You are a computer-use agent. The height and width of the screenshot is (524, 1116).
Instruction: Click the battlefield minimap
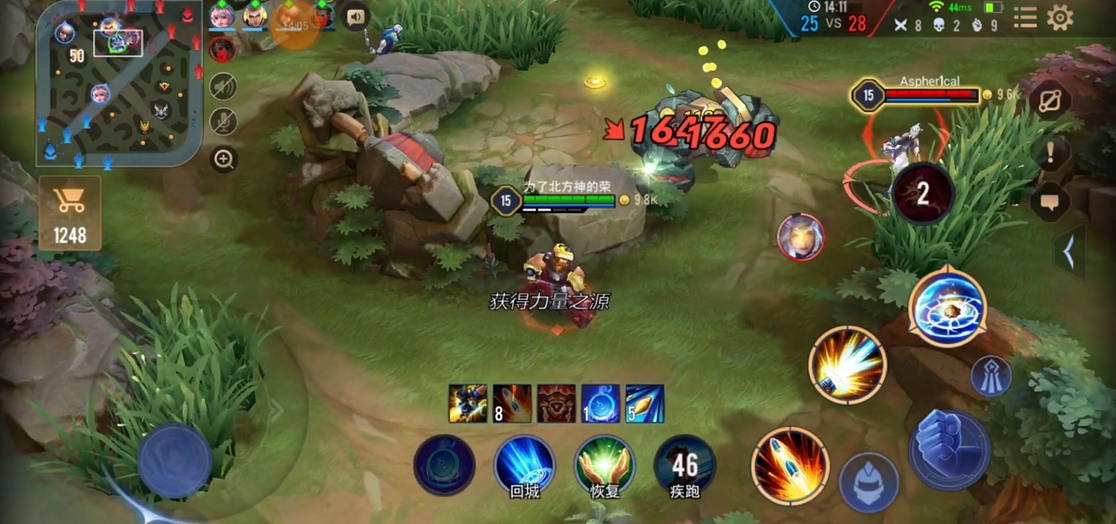tap(117, 82)
